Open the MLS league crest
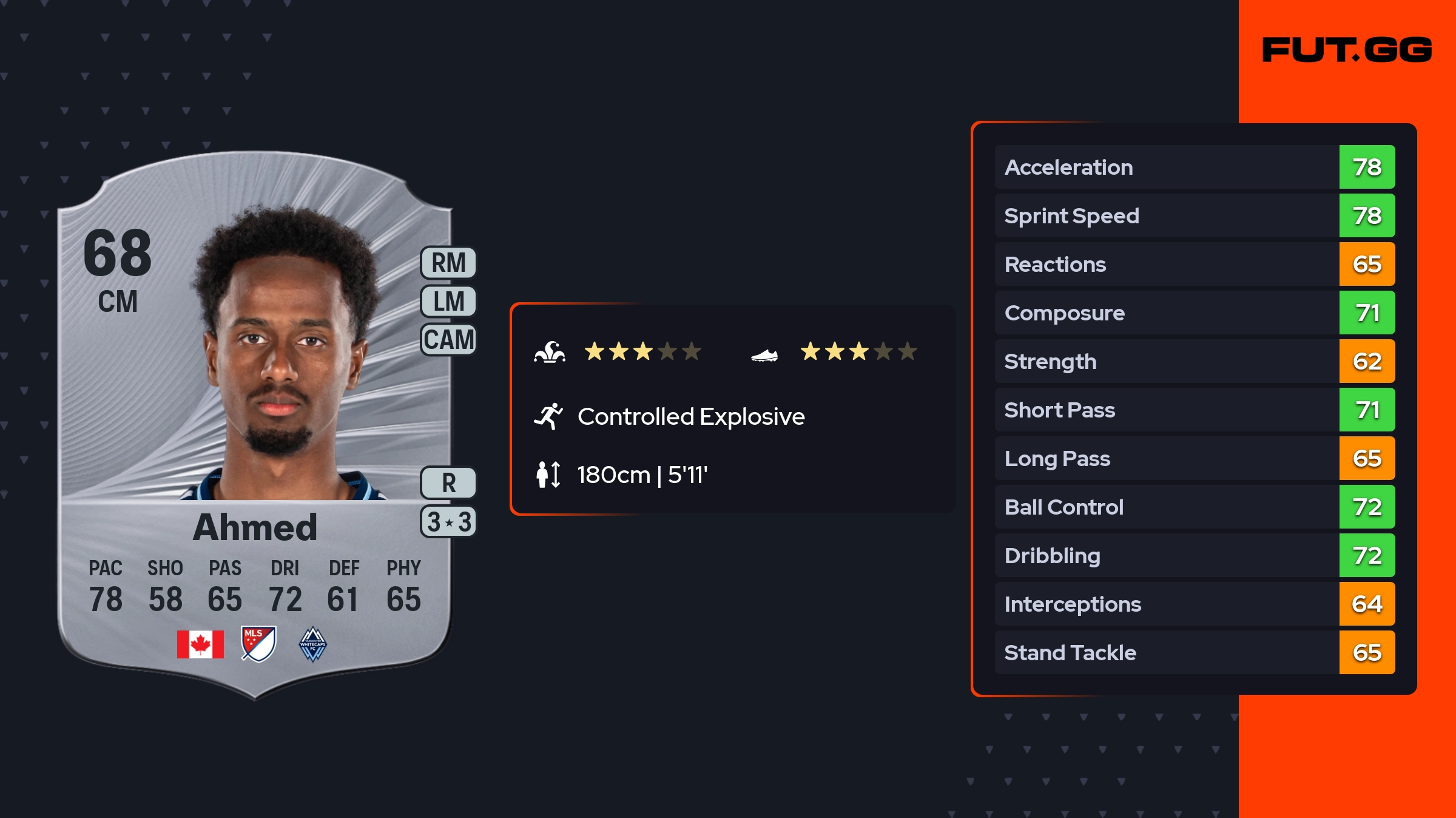1456x818 pixels. coord(258,643)
